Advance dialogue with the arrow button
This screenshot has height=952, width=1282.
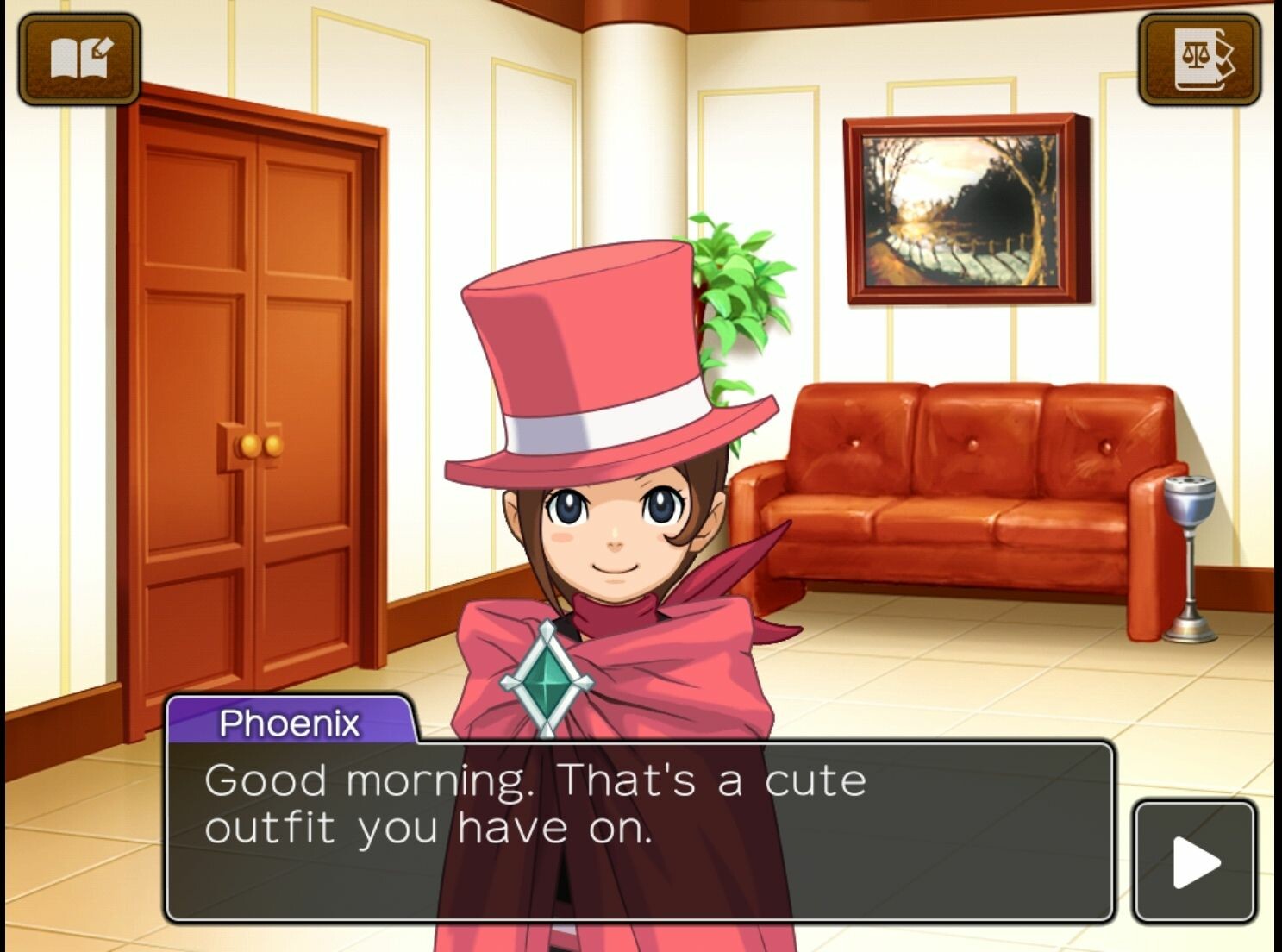pos(1195,862)
